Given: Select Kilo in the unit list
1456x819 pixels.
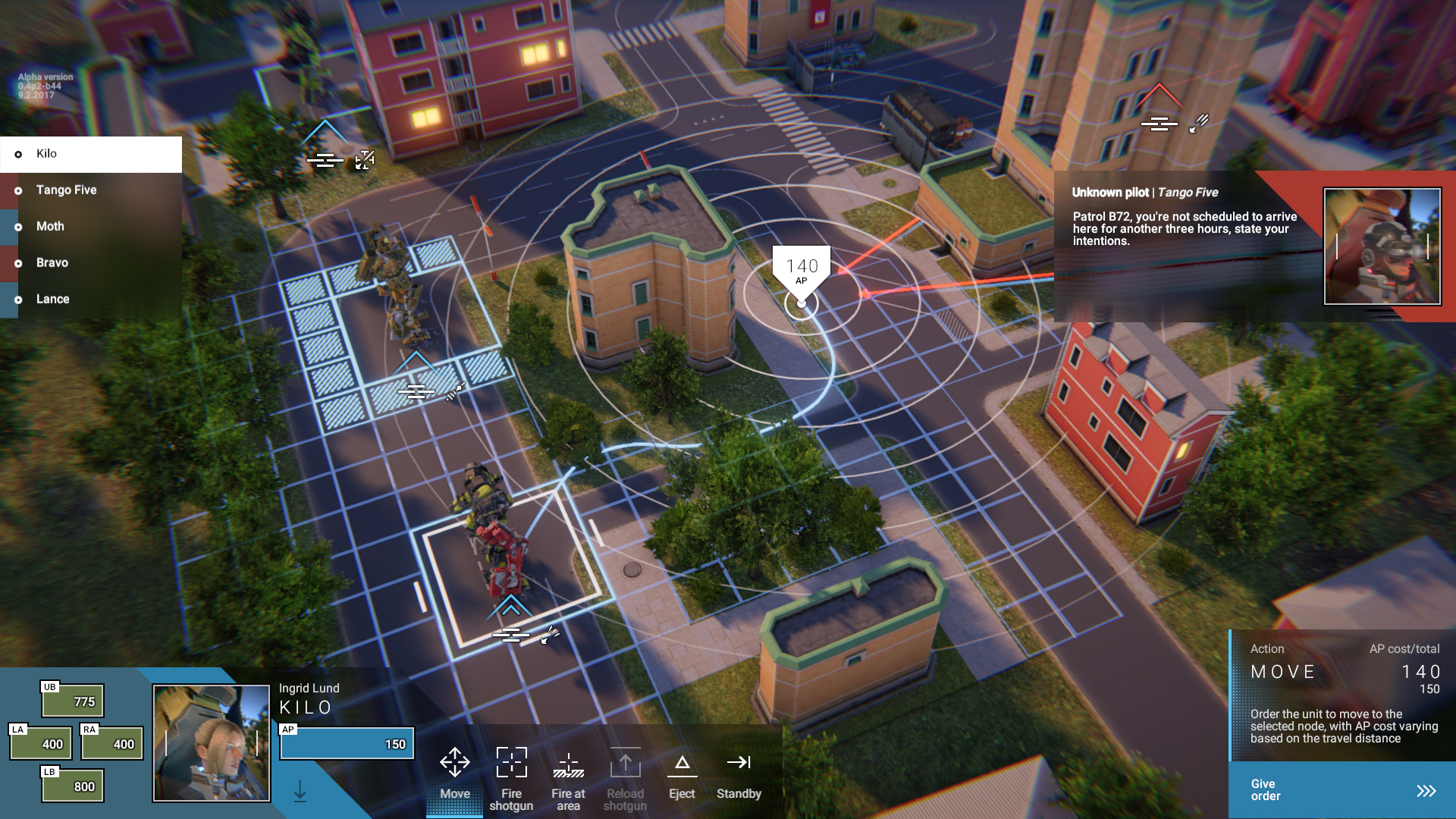Looking at the screenshot, I should [90, 154].
